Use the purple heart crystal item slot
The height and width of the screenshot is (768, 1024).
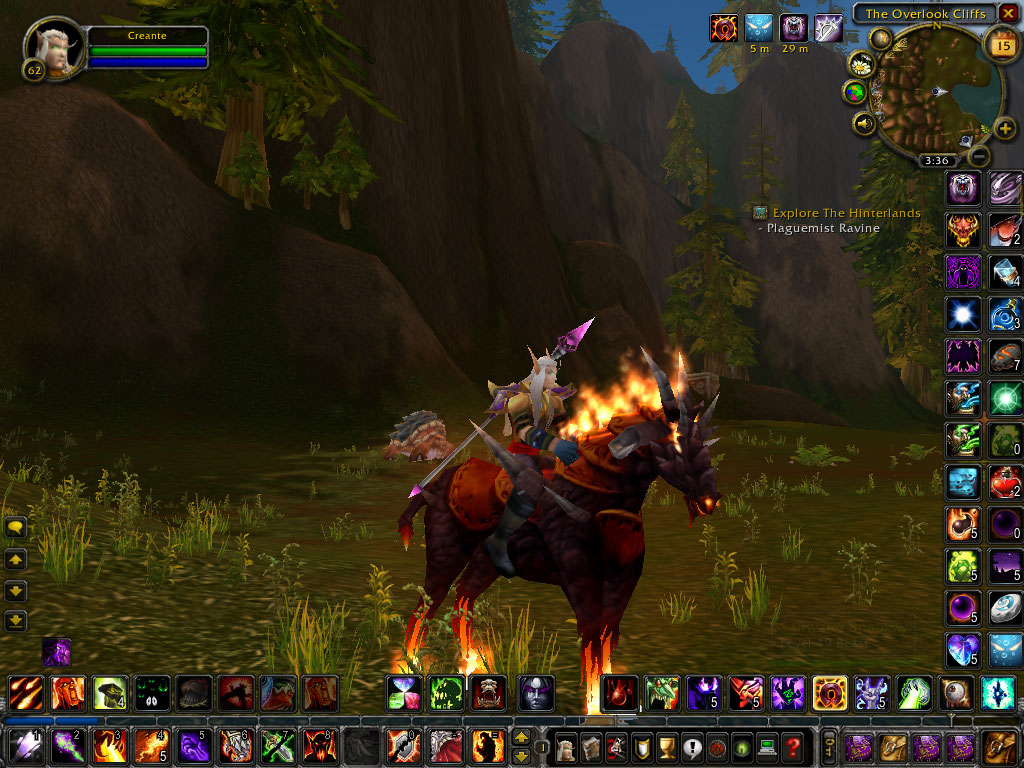pyautogui.click(x=963, y=650)
